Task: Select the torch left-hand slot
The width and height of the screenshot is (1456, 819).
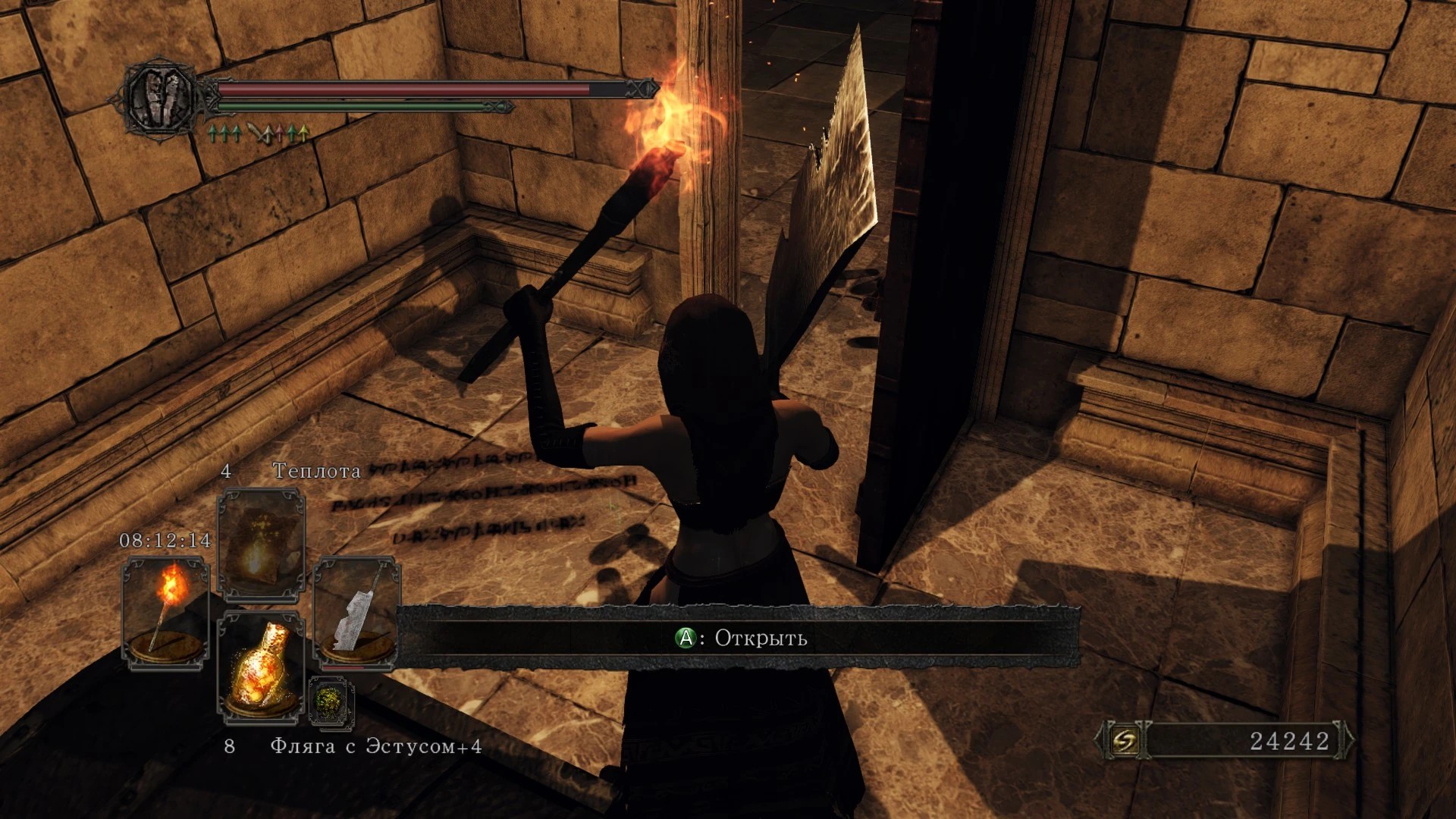Action: pyautogui.click(x=165, y=613)
